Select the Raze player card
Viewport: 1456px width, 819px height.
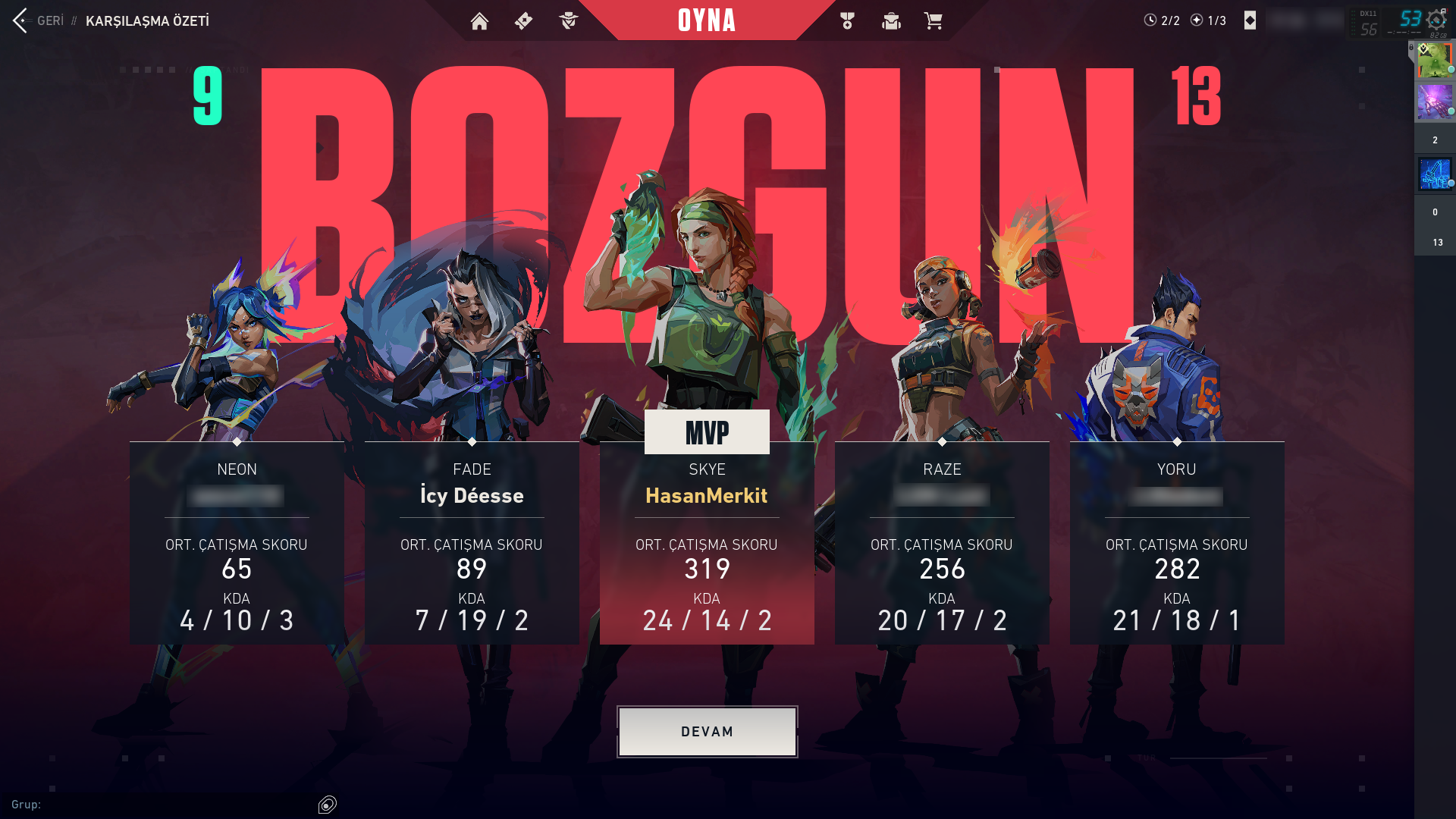point(942,543)
